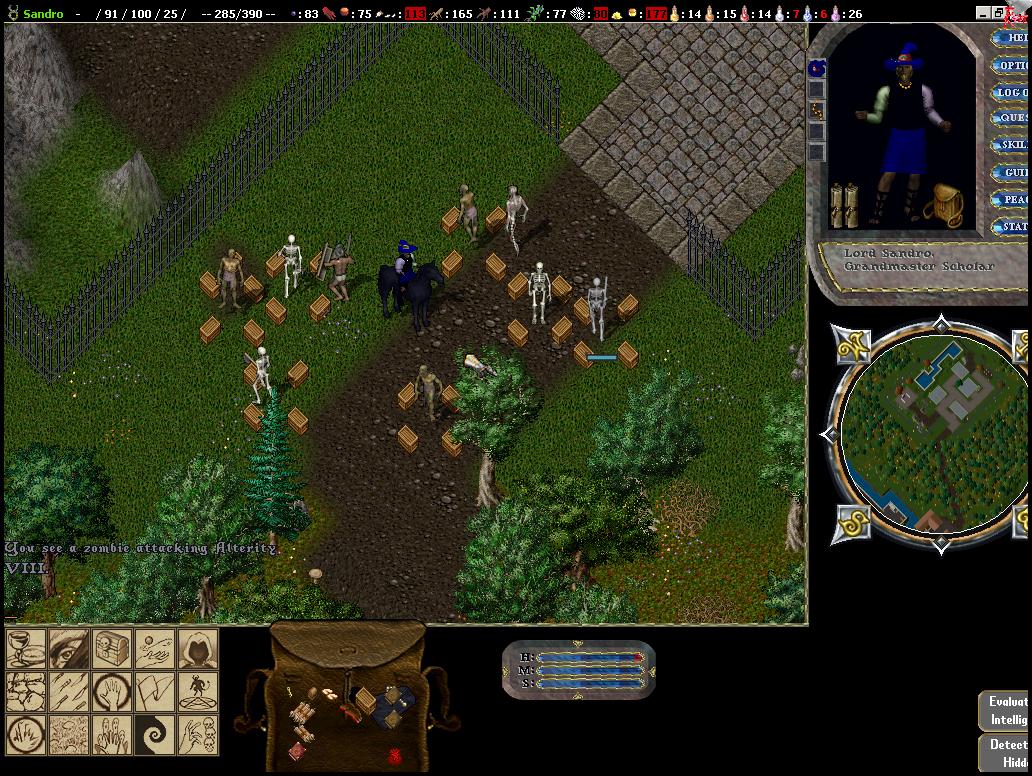1032x776 pixels.
Task: Click the Detect Hidden macro button
Action: pyautogui.click(x=1006, y=753)
